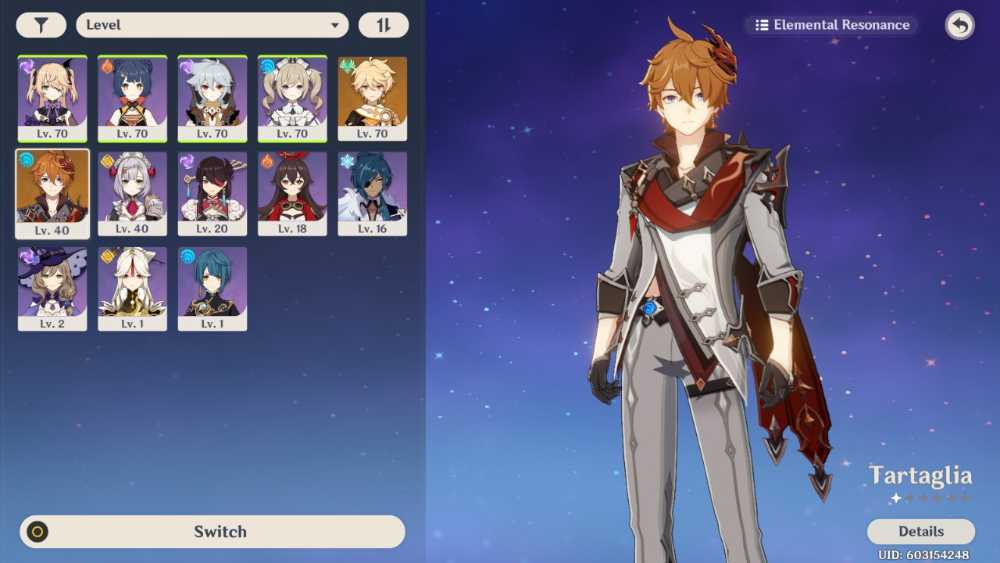The image size is (1000, 563).
Task: Toggle the sort order arrows button
Action: pos(383,25)
